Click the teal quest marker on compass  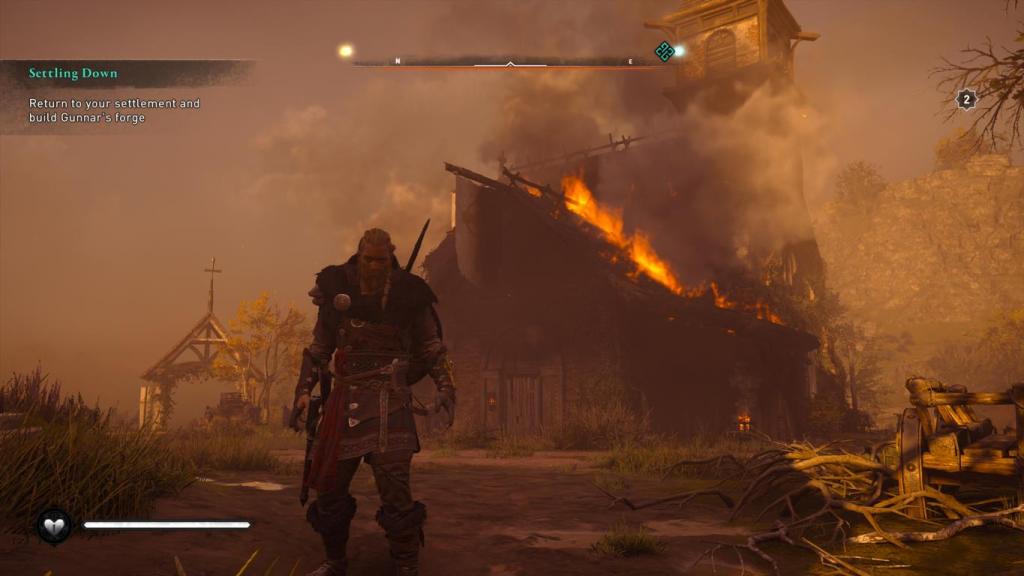coord(664,51)
